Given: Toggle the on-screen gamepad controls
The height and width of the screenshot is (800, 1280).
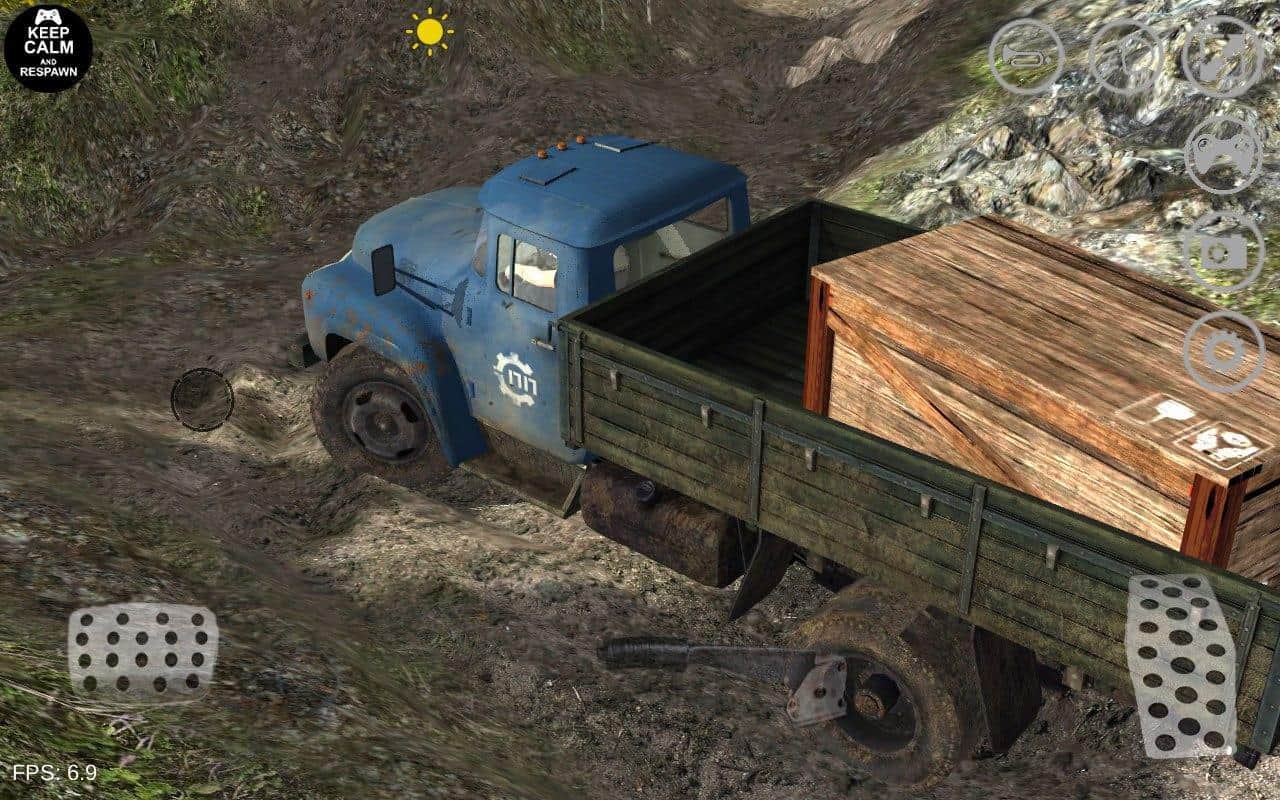Looking at the screenshot, I should click(1221, 155).
